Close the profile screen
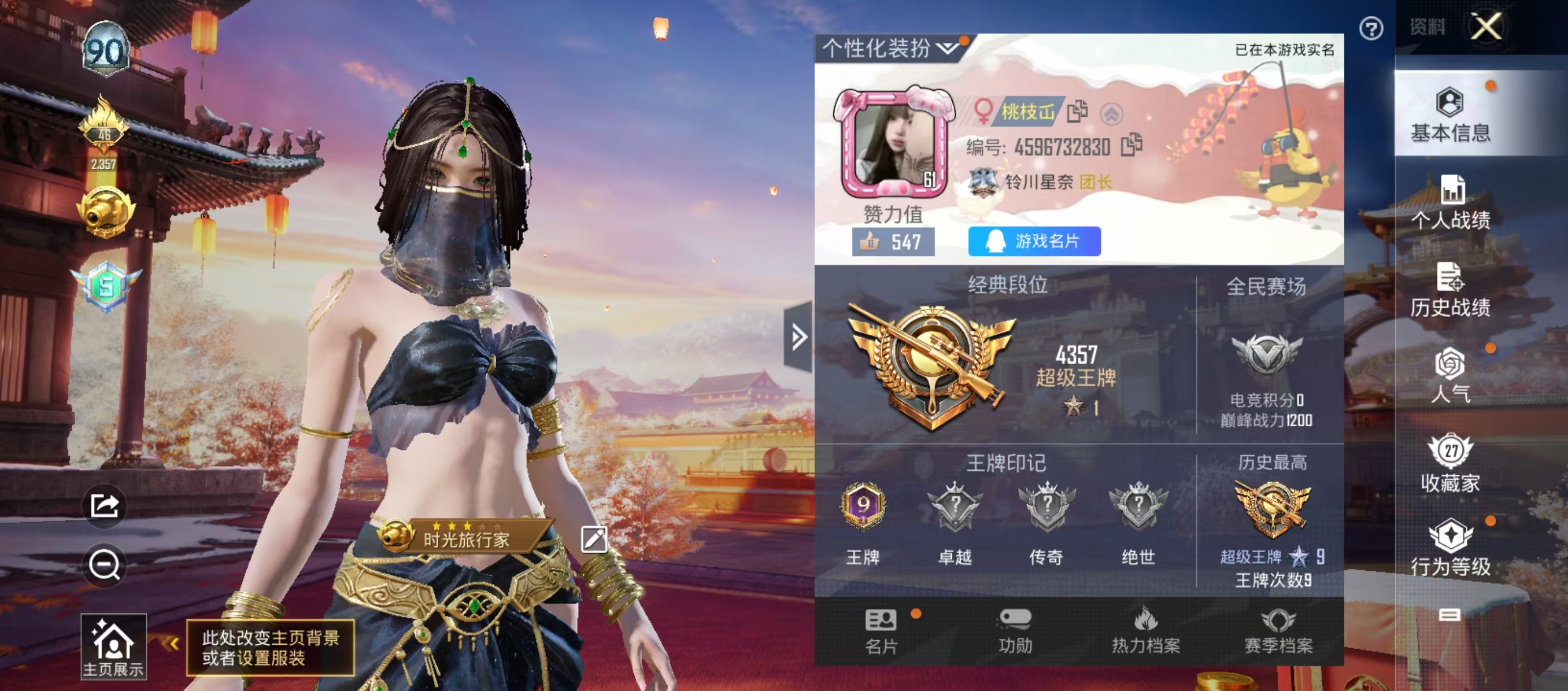The image size is (1568, 691). 1486,27
